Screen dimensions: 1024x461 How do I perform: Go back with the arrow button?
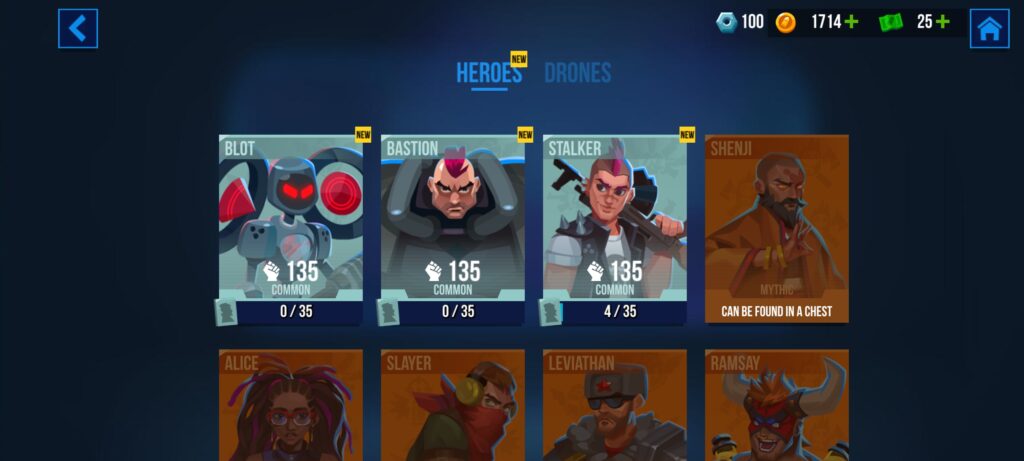[x=77, y=28]
